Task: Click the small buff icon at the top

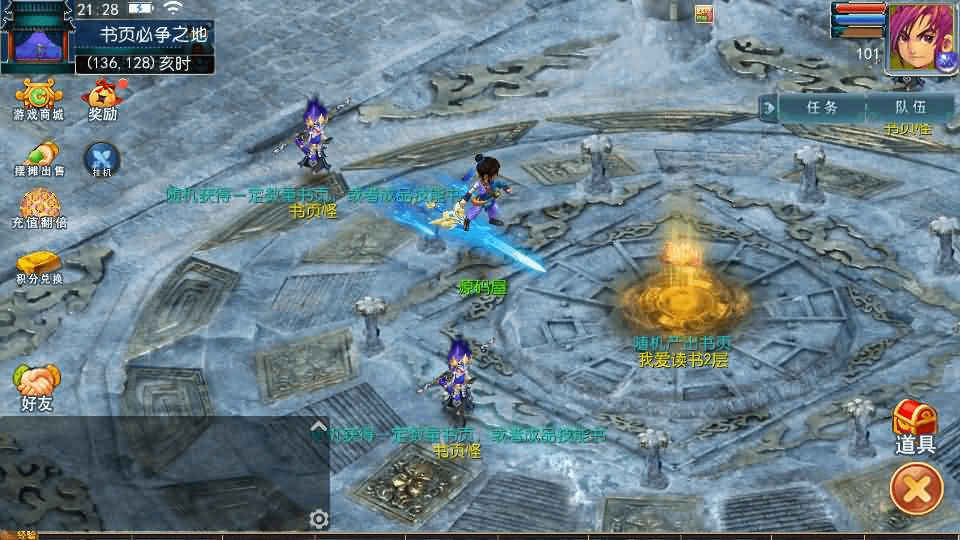Action: tap(704, 13)
